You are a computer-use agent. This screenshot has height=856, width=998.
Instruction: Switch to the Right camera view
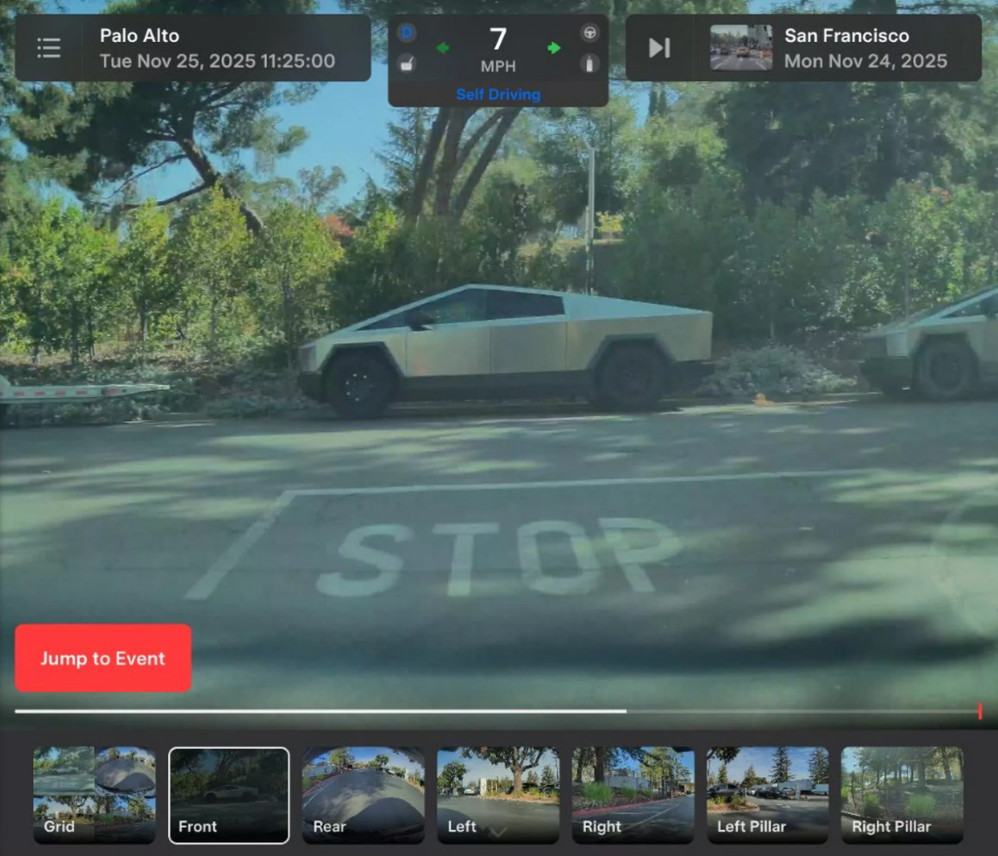point(632,795)
